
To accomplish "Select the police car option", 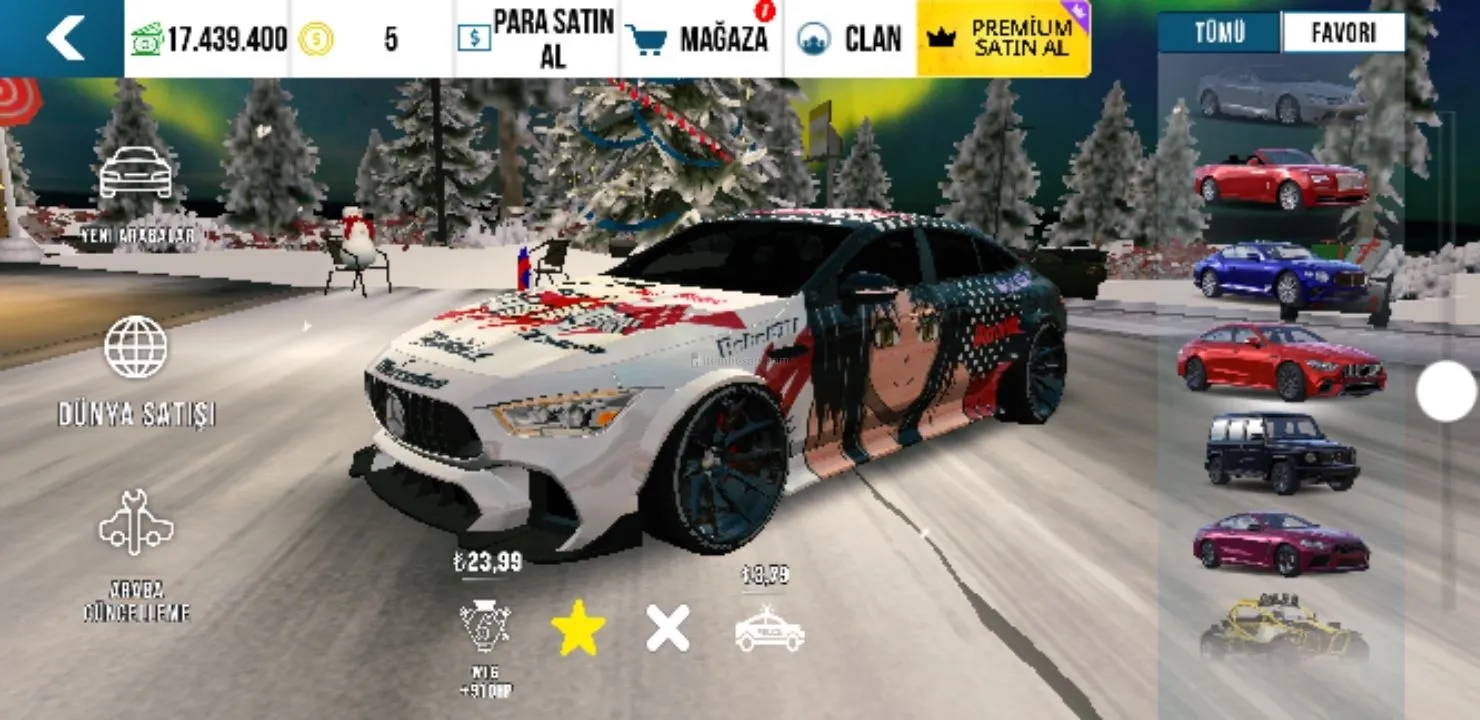I will pyautogui.click(x=769, y=629).
